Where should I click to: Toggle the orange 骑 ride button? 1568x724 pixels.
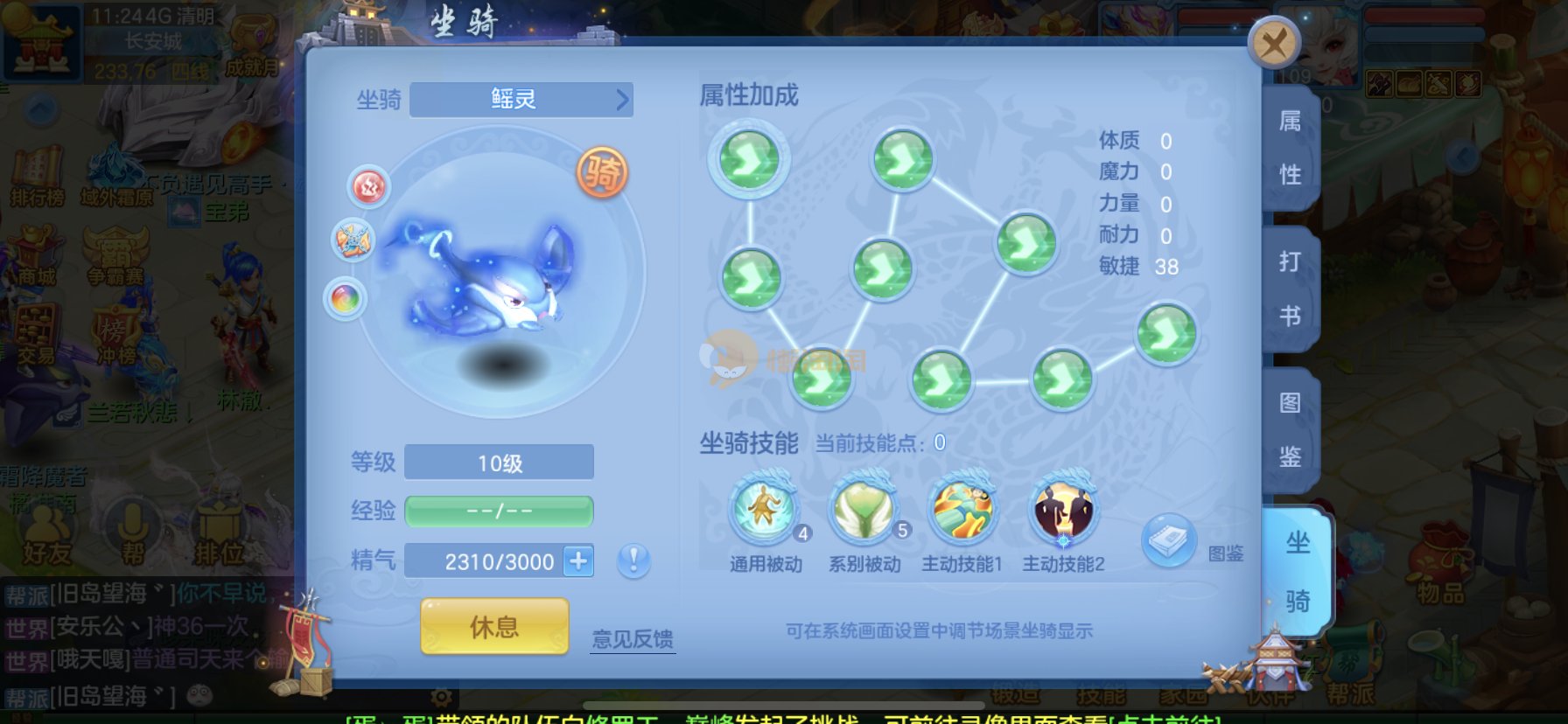click(602, 172)
